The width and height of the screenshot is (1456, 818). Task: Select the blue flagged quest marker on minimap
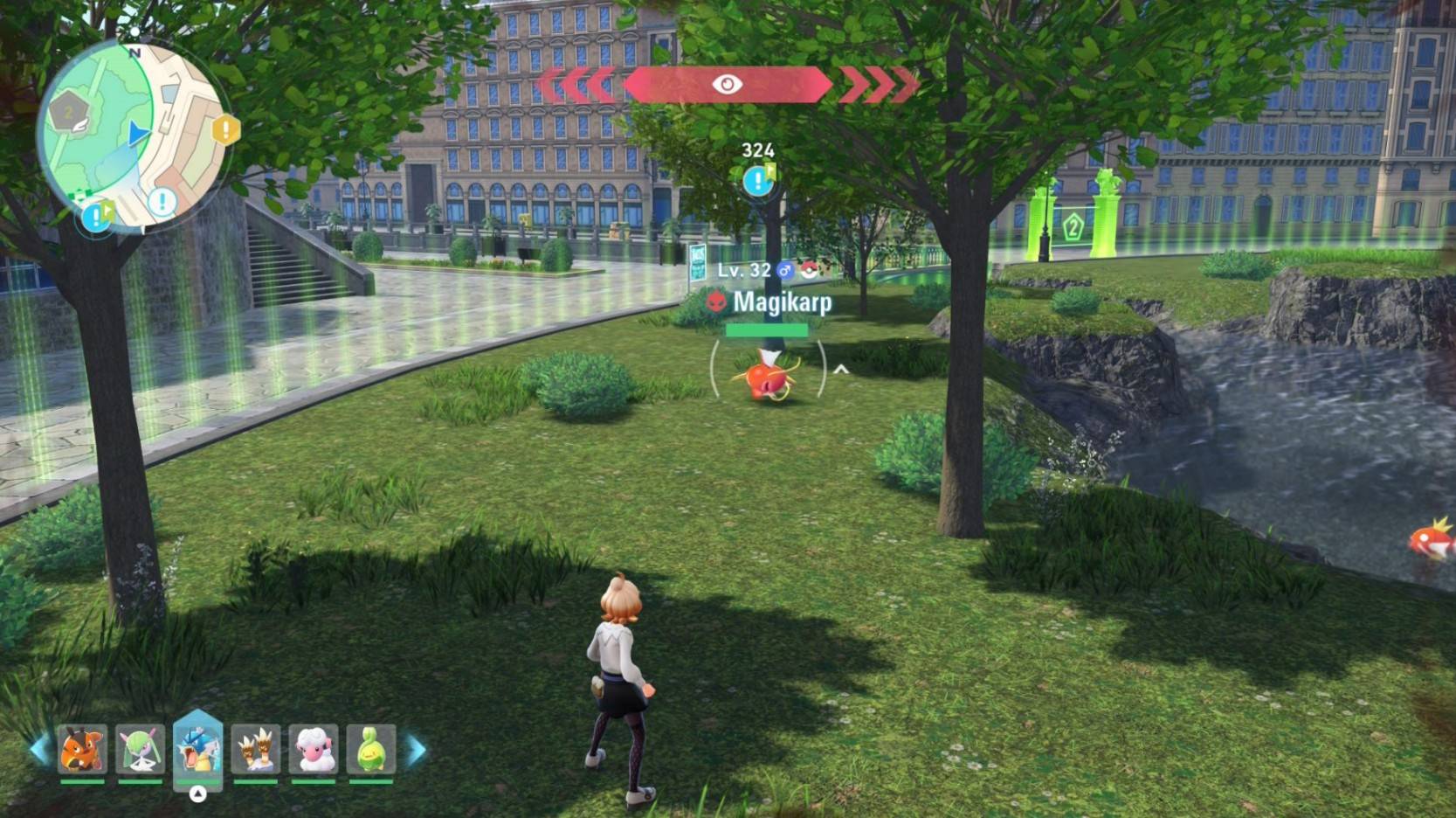click(x=97, y=216)
